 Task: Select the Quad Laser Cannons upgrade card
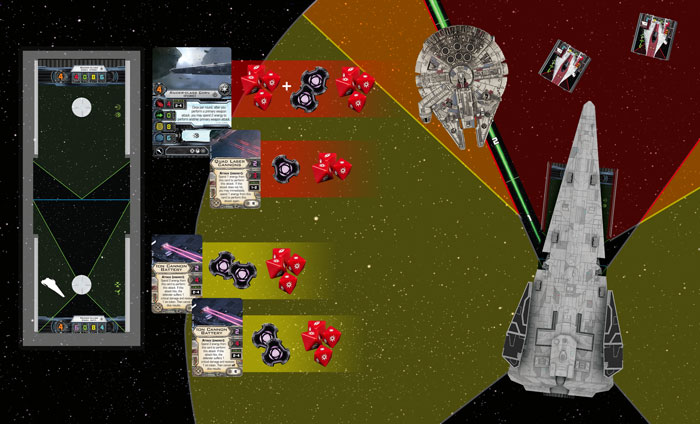(x=236, y=170)
